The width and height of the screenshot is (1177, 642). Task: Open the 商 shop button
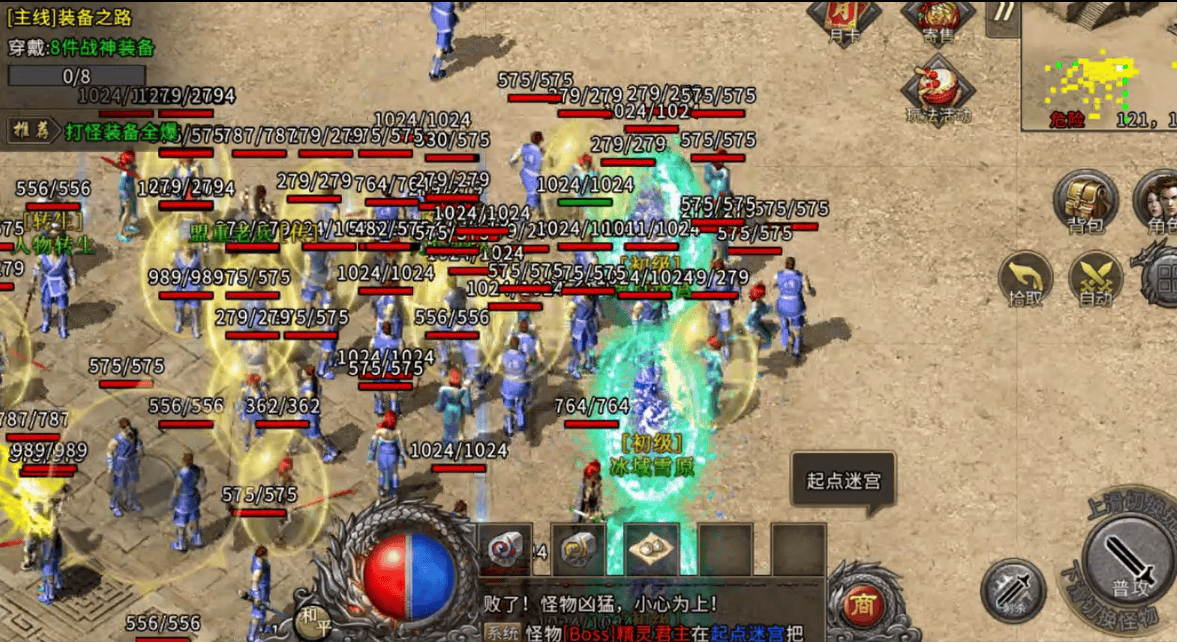point(860,603)
